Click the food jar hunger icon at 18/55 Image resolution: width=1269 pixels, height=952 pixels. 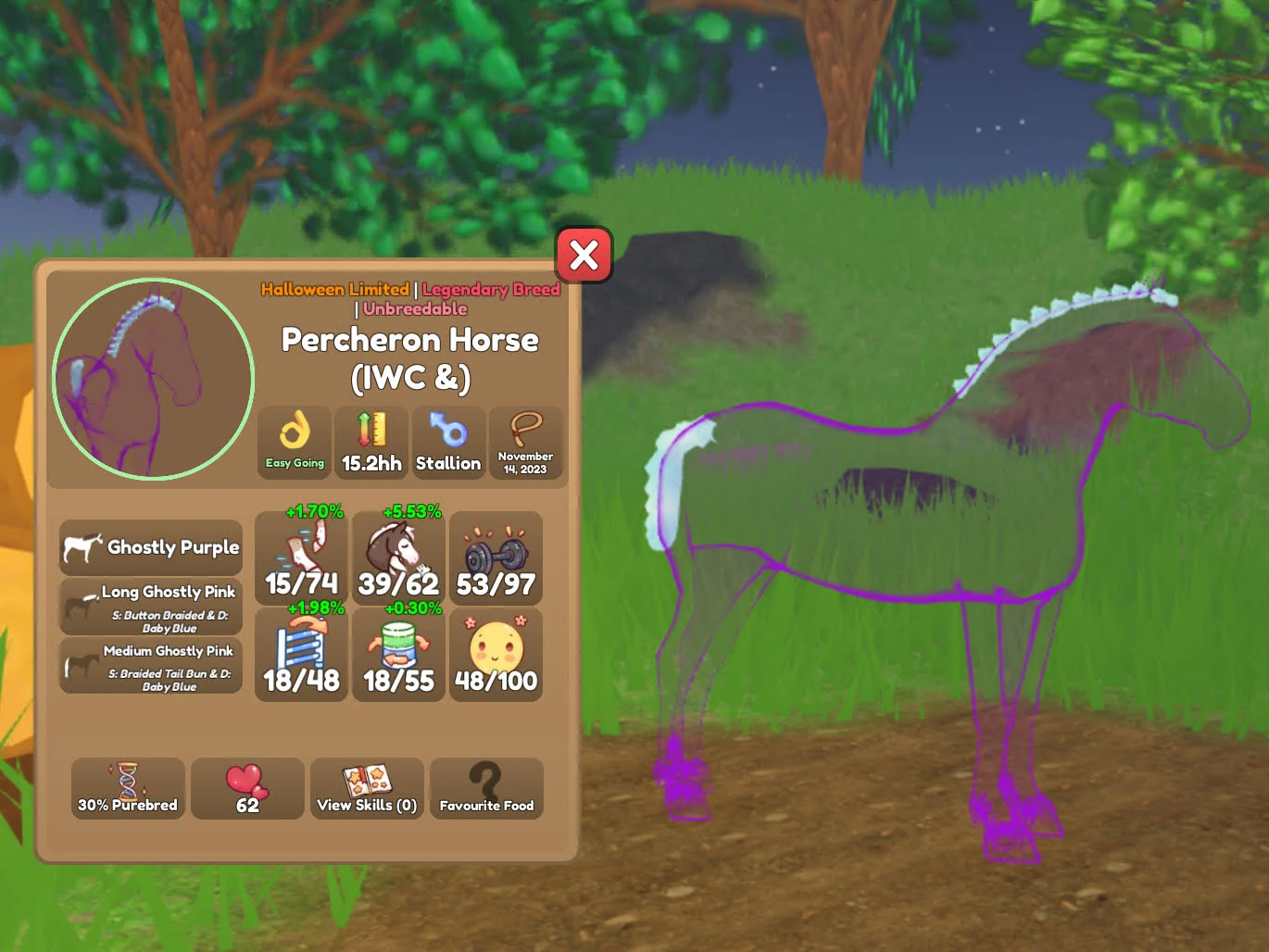[x=397, y=655]
